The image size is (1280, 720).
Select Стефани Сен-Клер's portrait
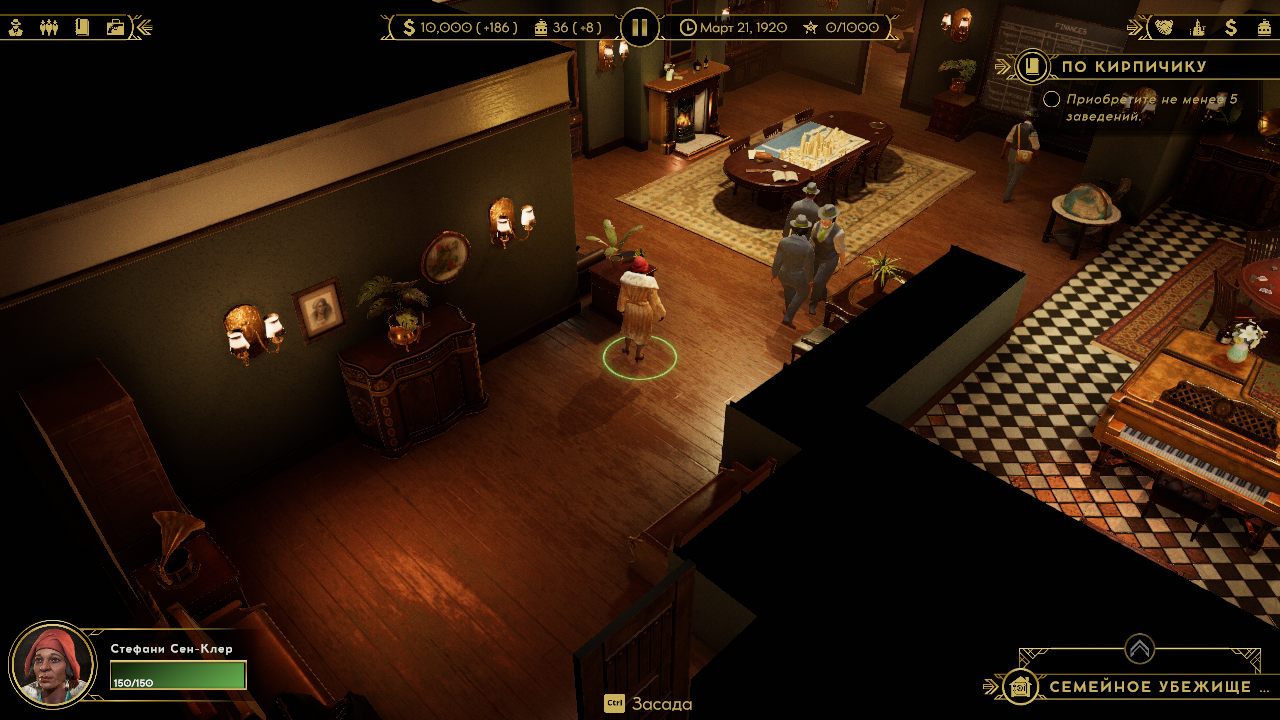[52, 665]
